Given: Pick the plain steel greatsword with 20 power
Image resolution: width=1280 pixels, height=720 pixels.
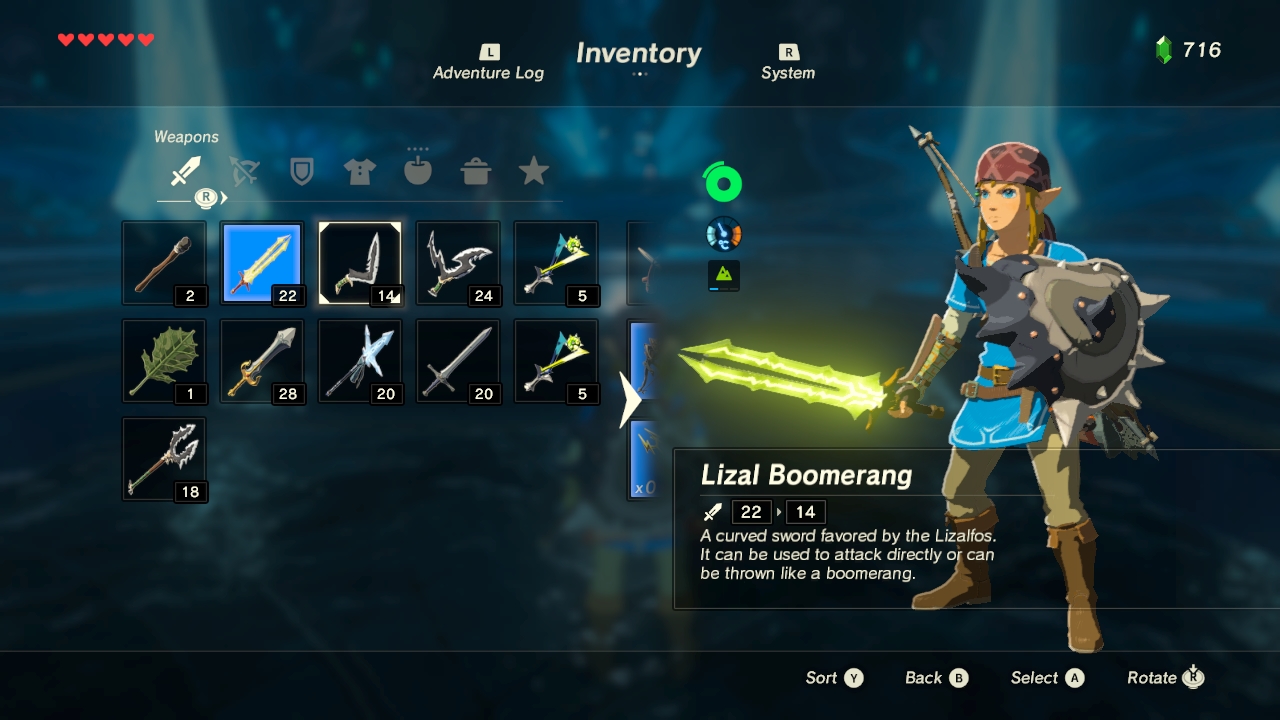Looking at the screenshot, I should click(x=458, y=361).
